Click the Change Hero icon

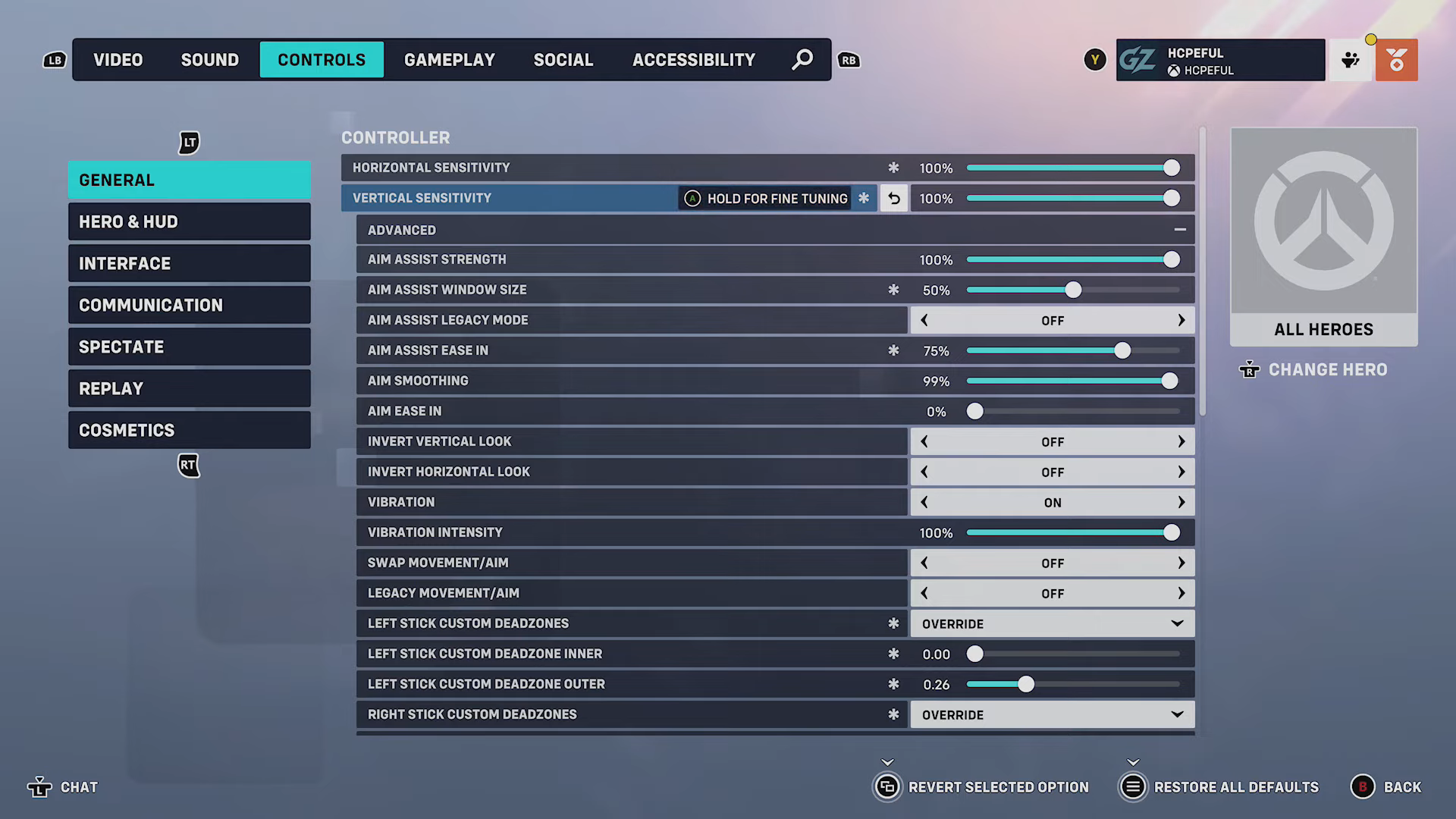[x=1249, y=370]
